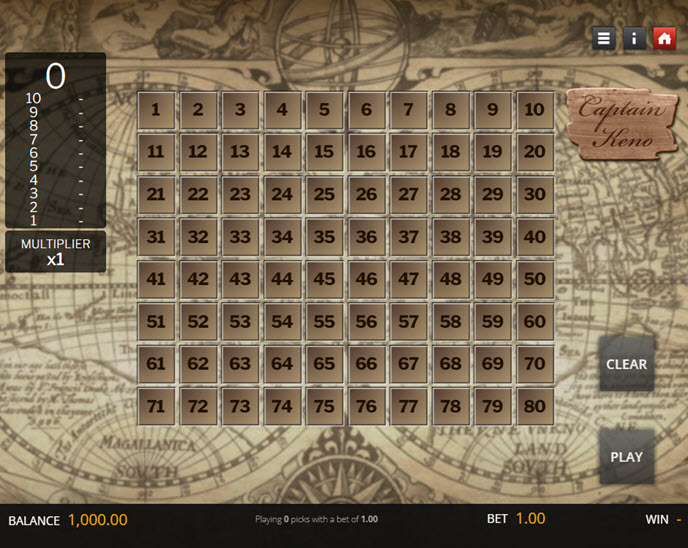
Task: Pick number 1 on the keno board
Action: click(x=156, y=110)
